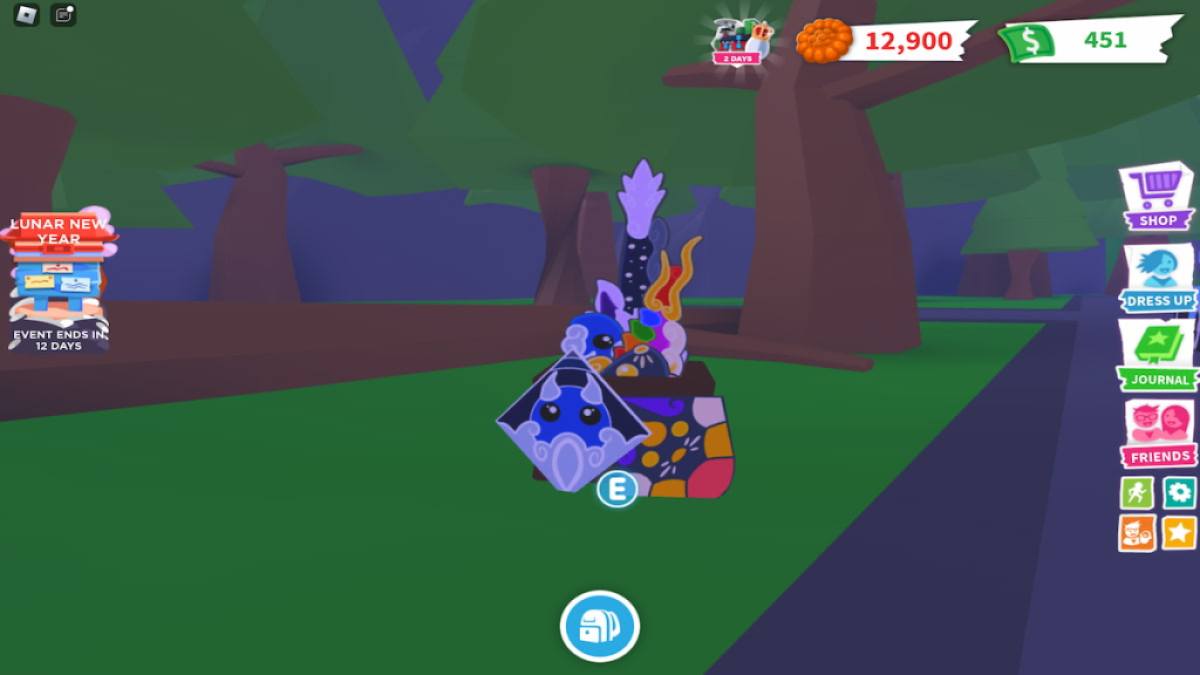Click the orange baby and pet icon
1200x675 pixels.
1137,533
